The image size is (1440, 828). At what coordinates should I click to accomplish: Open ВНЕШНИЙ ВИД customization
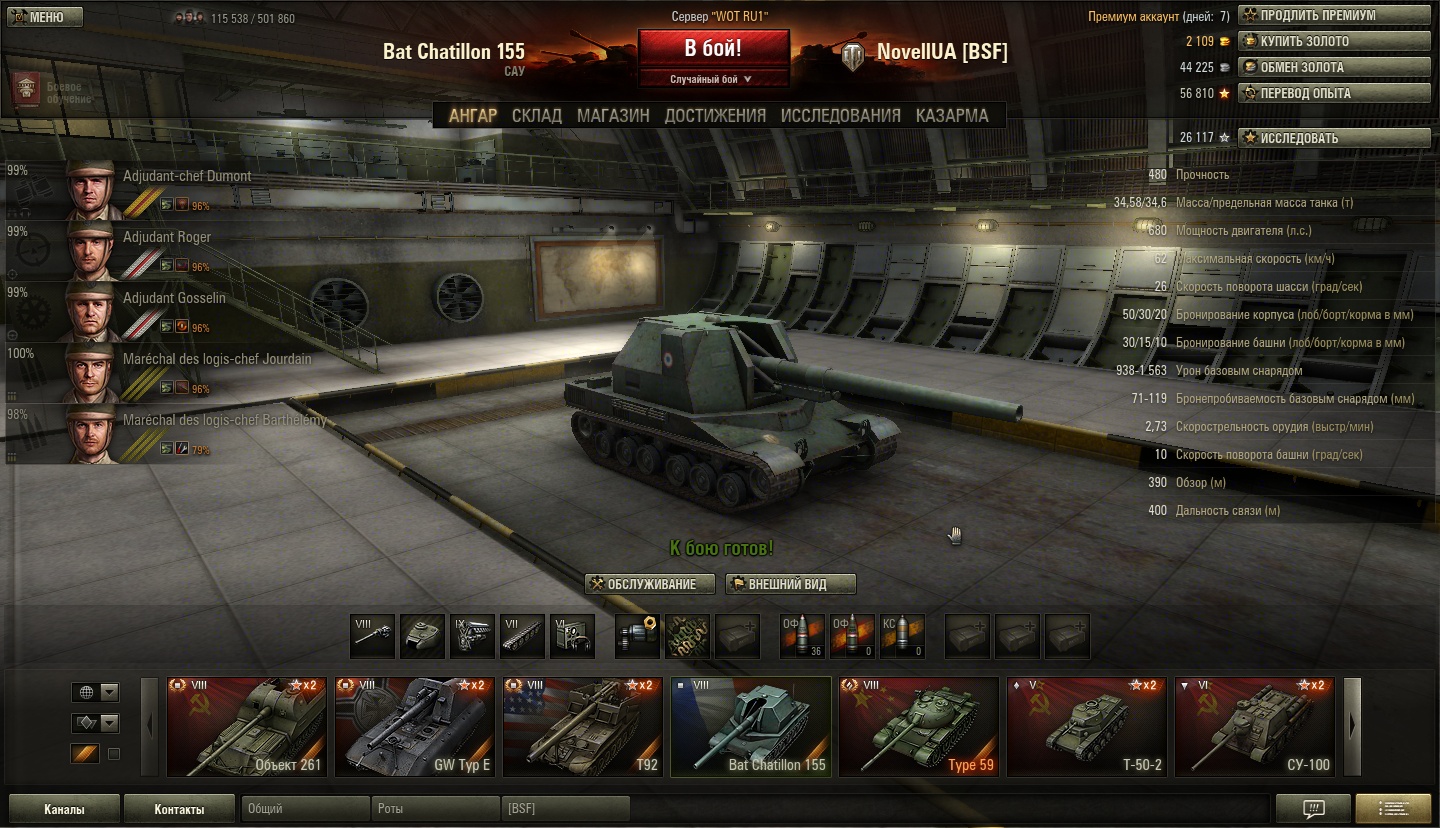click(791, 584)
